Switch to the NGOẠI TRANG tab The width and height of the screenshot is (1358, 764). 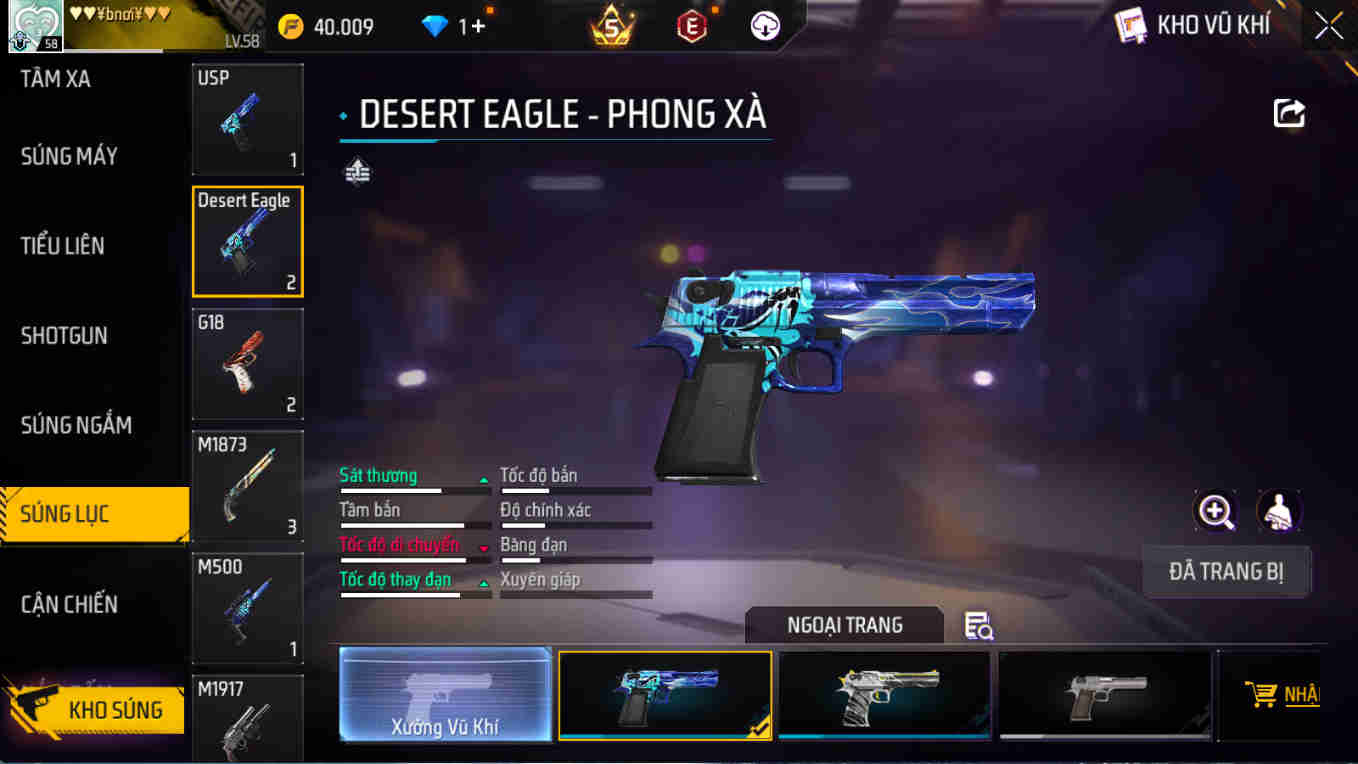click(x=845, y=624)
